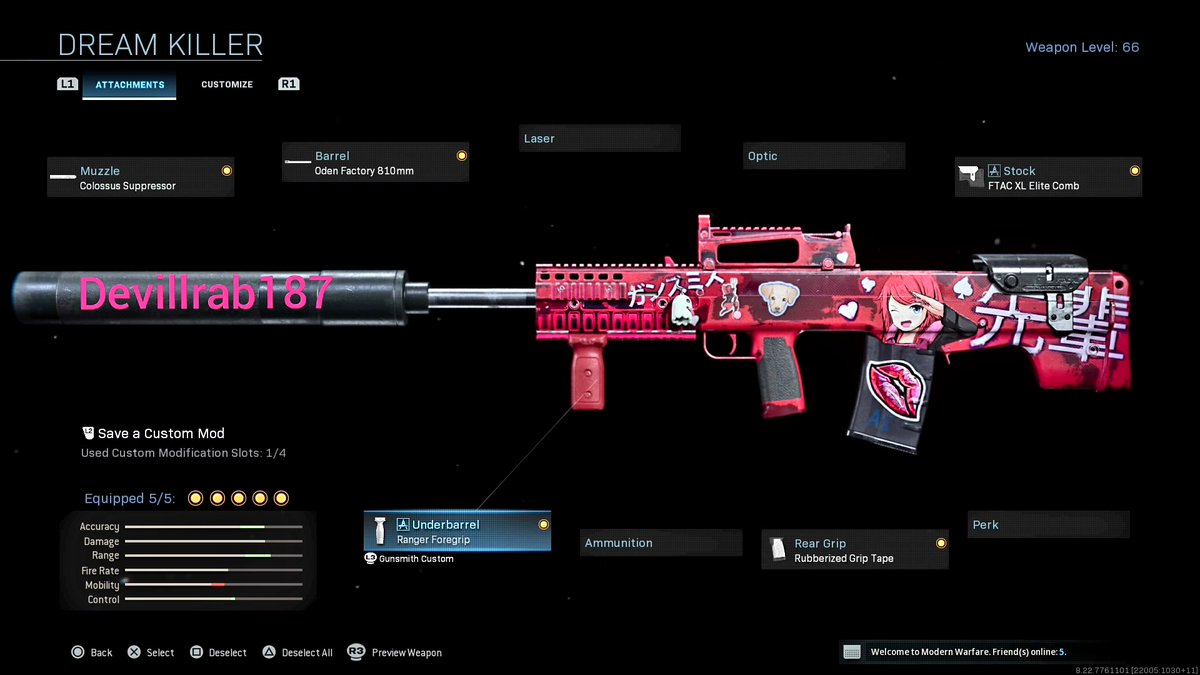
Task: Select the Underbarrel Ranger Foregrip slot
Action: coord(457,532)
